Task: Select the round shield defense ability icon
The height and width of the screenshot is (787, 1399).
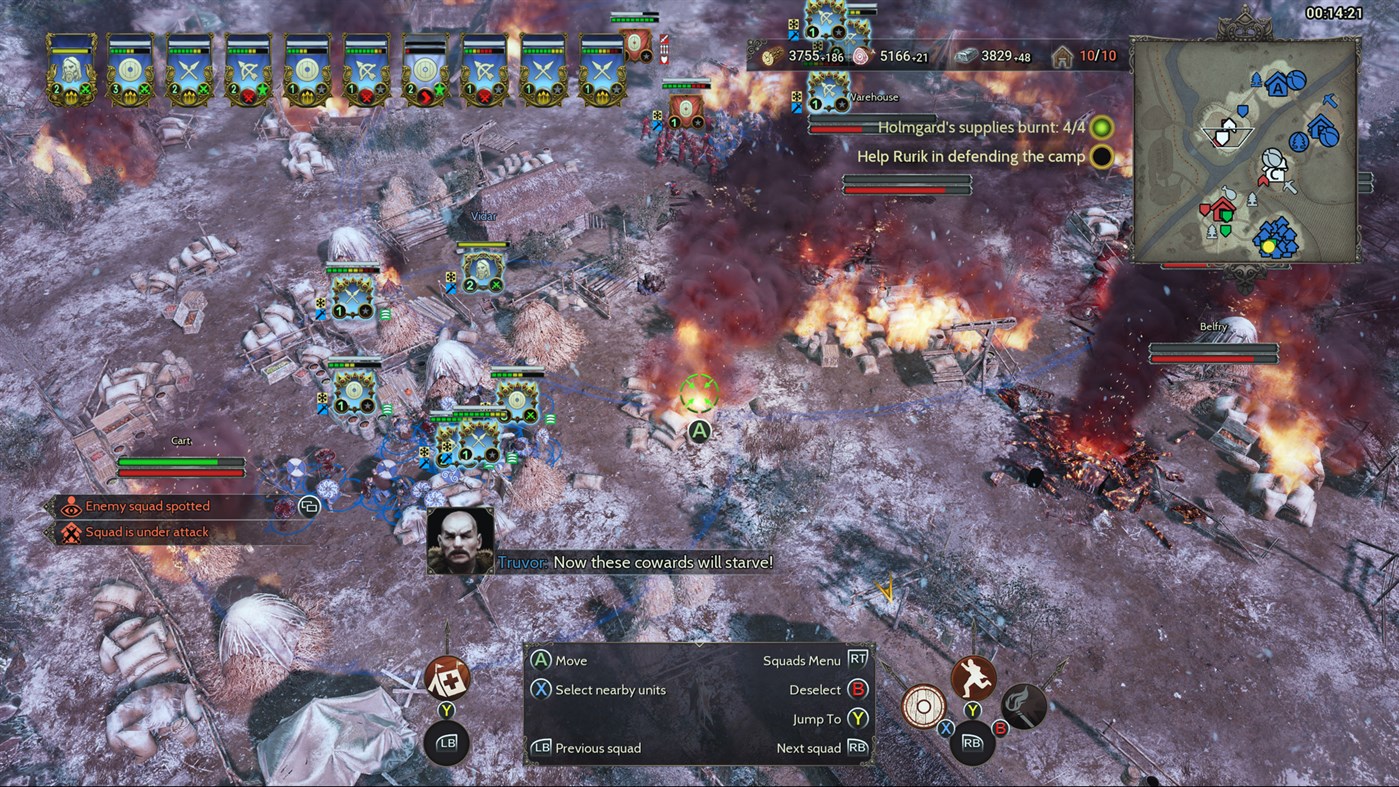Action: (923, 705)
